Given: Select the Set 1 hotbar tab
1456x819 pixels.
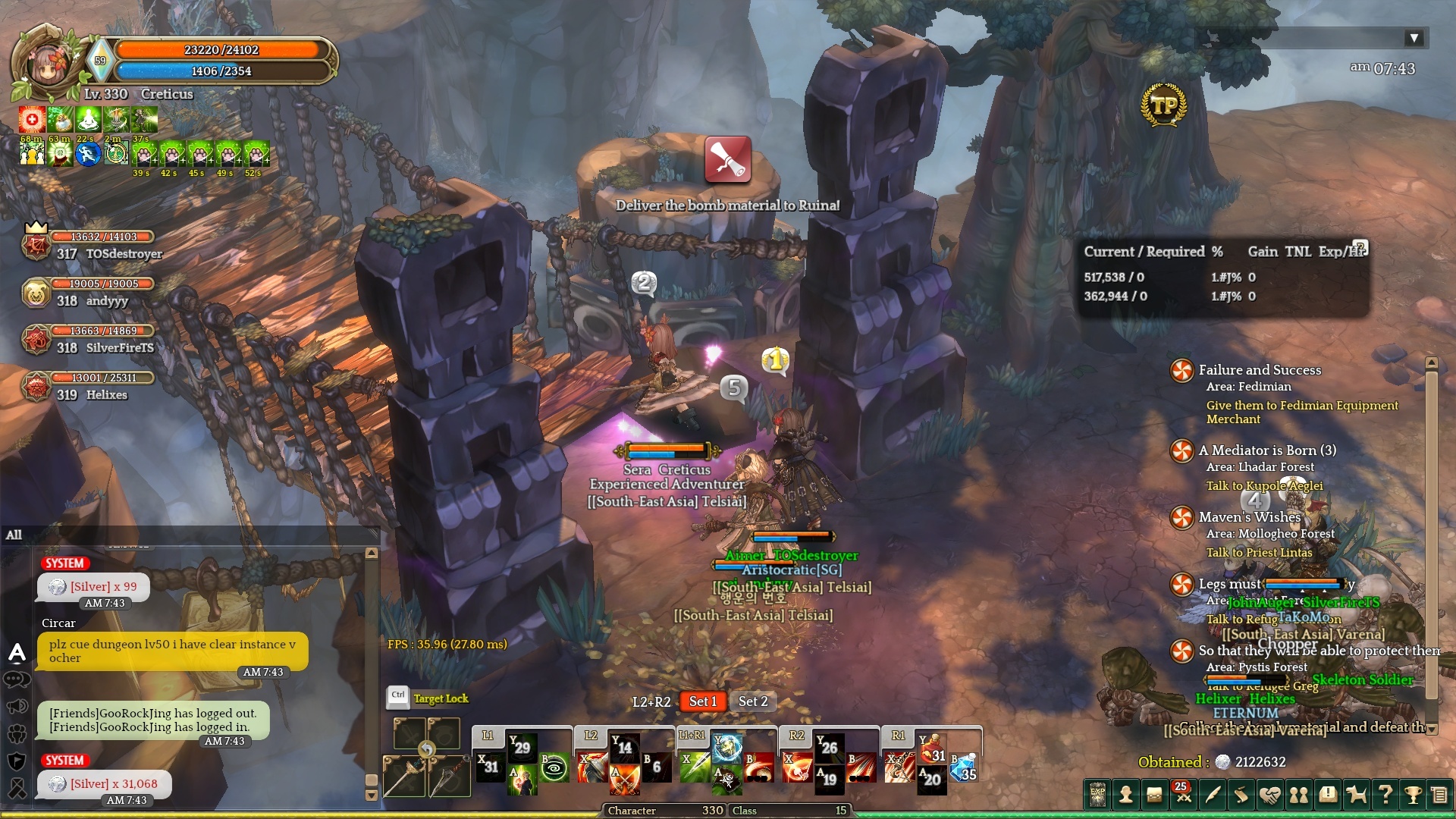Looking at the screenshot, I should click(703, 701).
